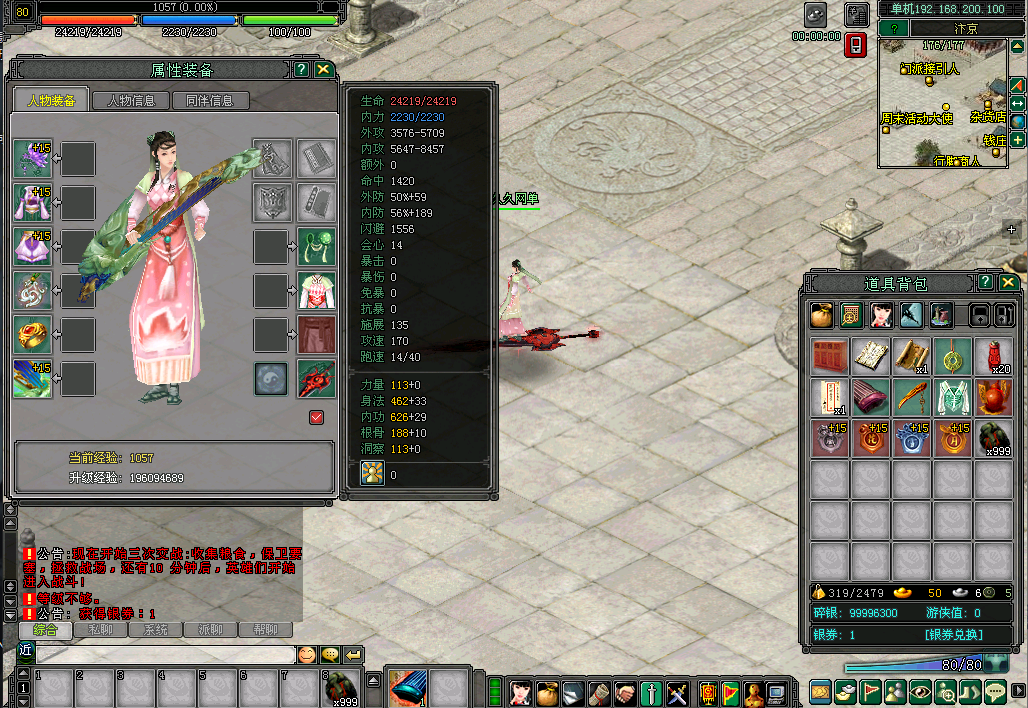This screenshot has width=1028, height=708.
Task: Open the smiley emoticon picker
Action: 306,655
